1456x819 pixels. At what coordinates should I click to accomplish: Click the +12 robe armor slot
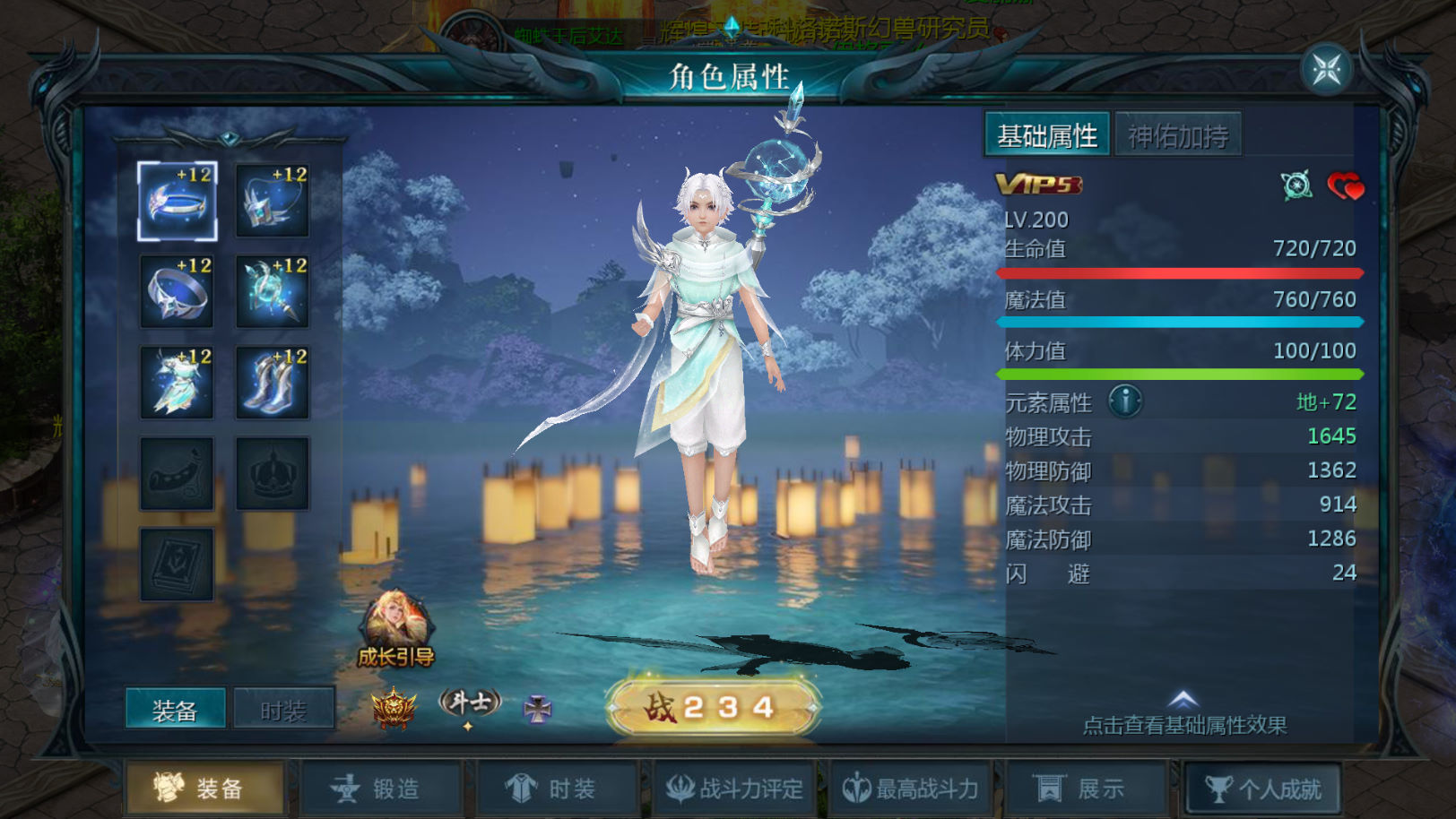178,383
